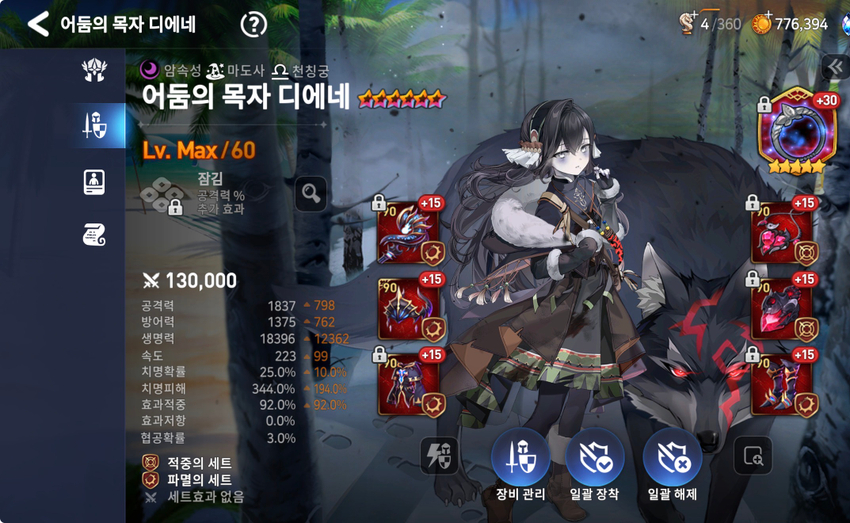Image resolution: width=850 pixels, height=523 pixels.
Task: Collapse the panel with the double-arrow button
Action: 834,66
